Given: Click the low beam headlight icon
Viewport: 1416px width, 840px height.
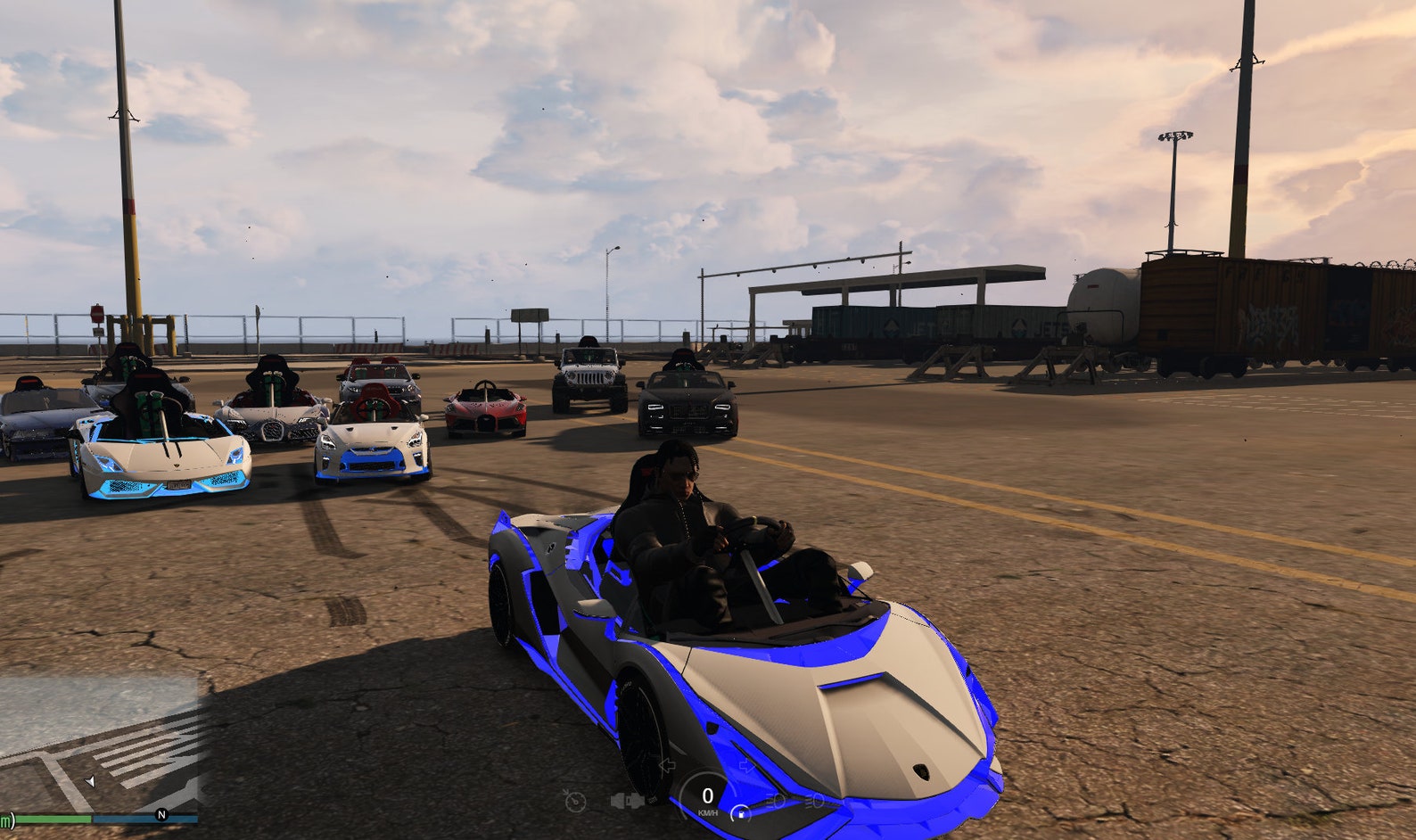Looking at the screenshot, I should point(777,800).
